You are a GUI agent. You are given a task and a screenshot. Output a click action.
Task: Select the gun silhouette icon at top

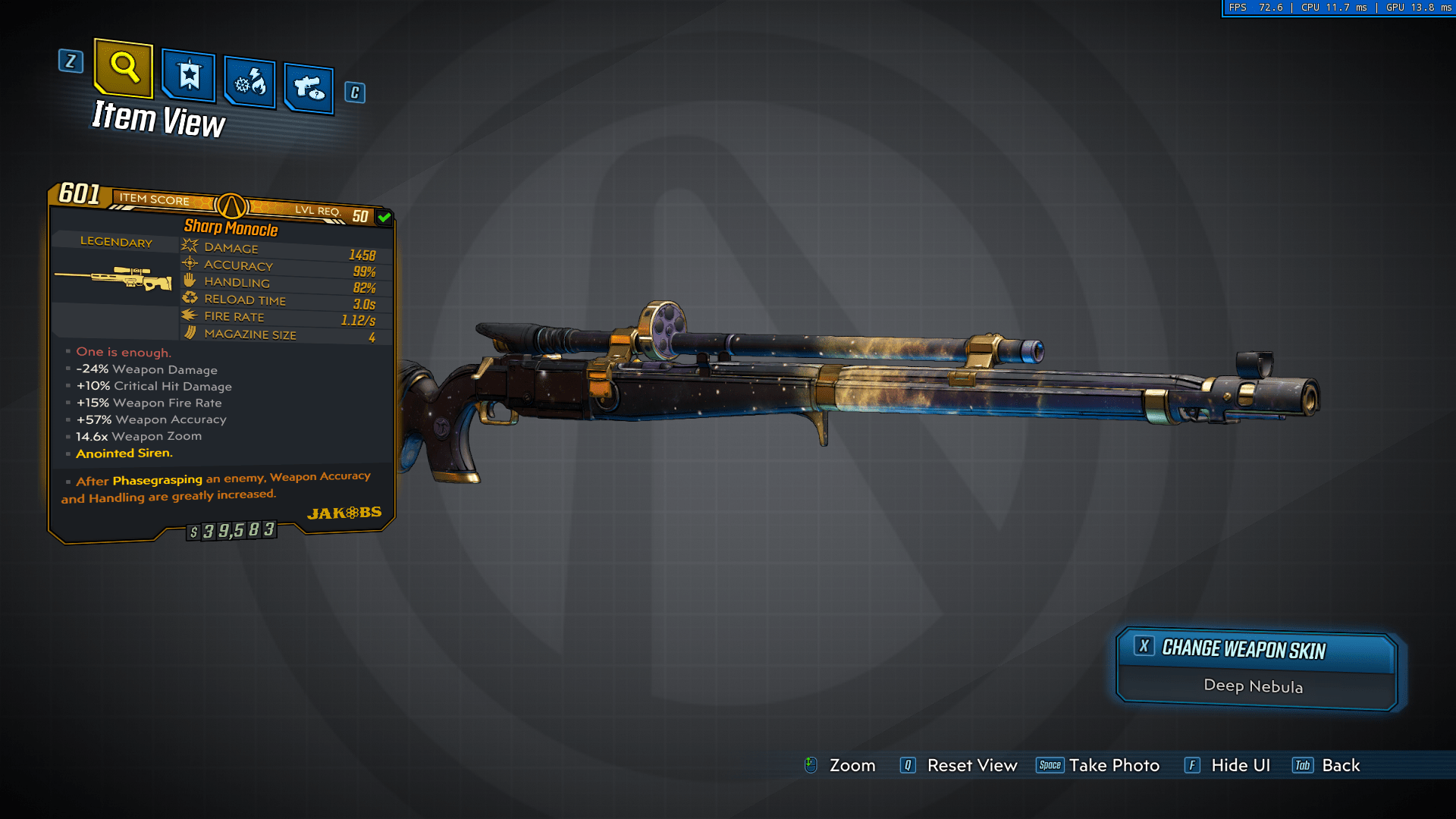pos(308,85)
